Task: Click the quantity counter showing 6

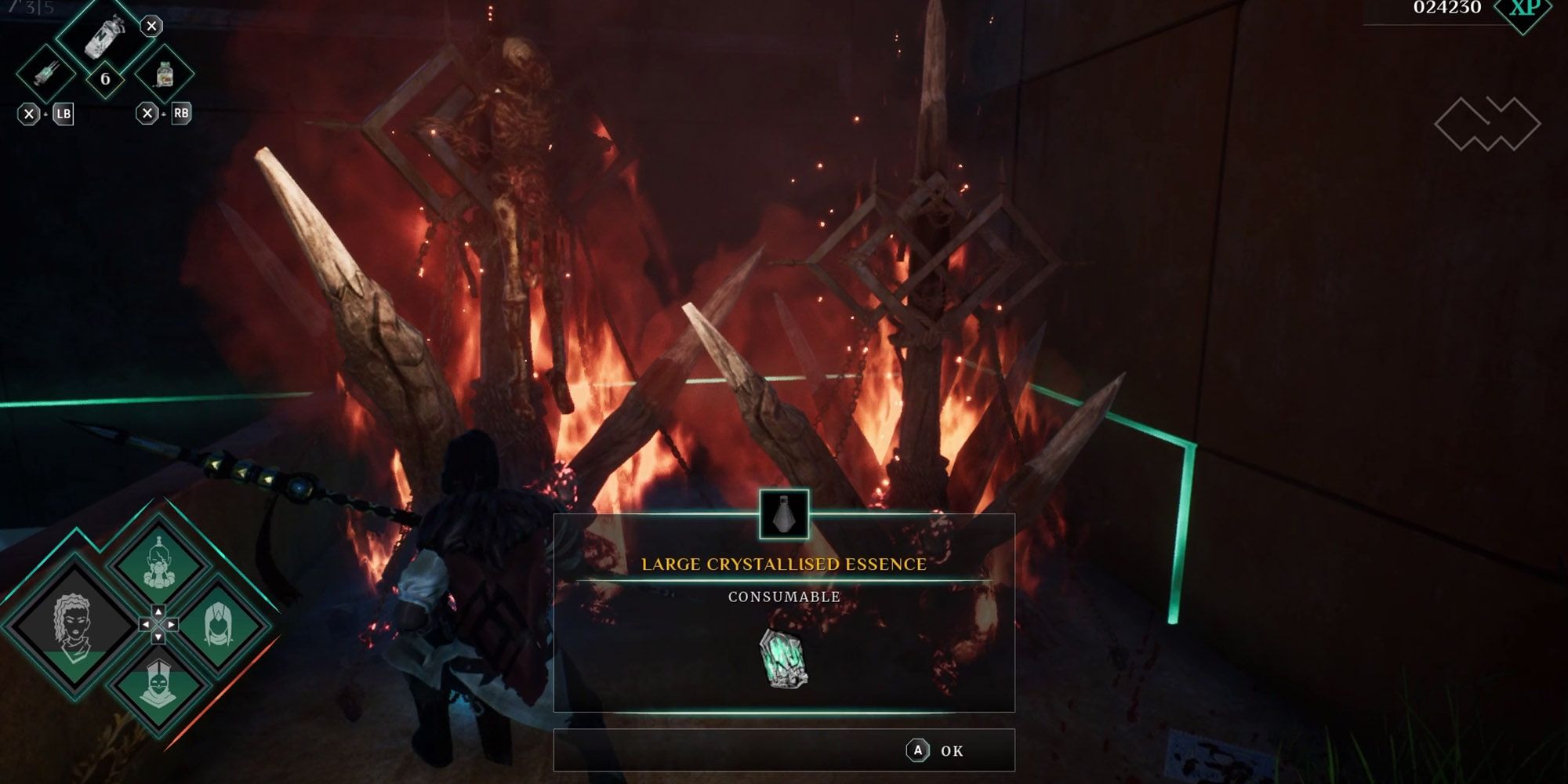Action: point(106,78)
